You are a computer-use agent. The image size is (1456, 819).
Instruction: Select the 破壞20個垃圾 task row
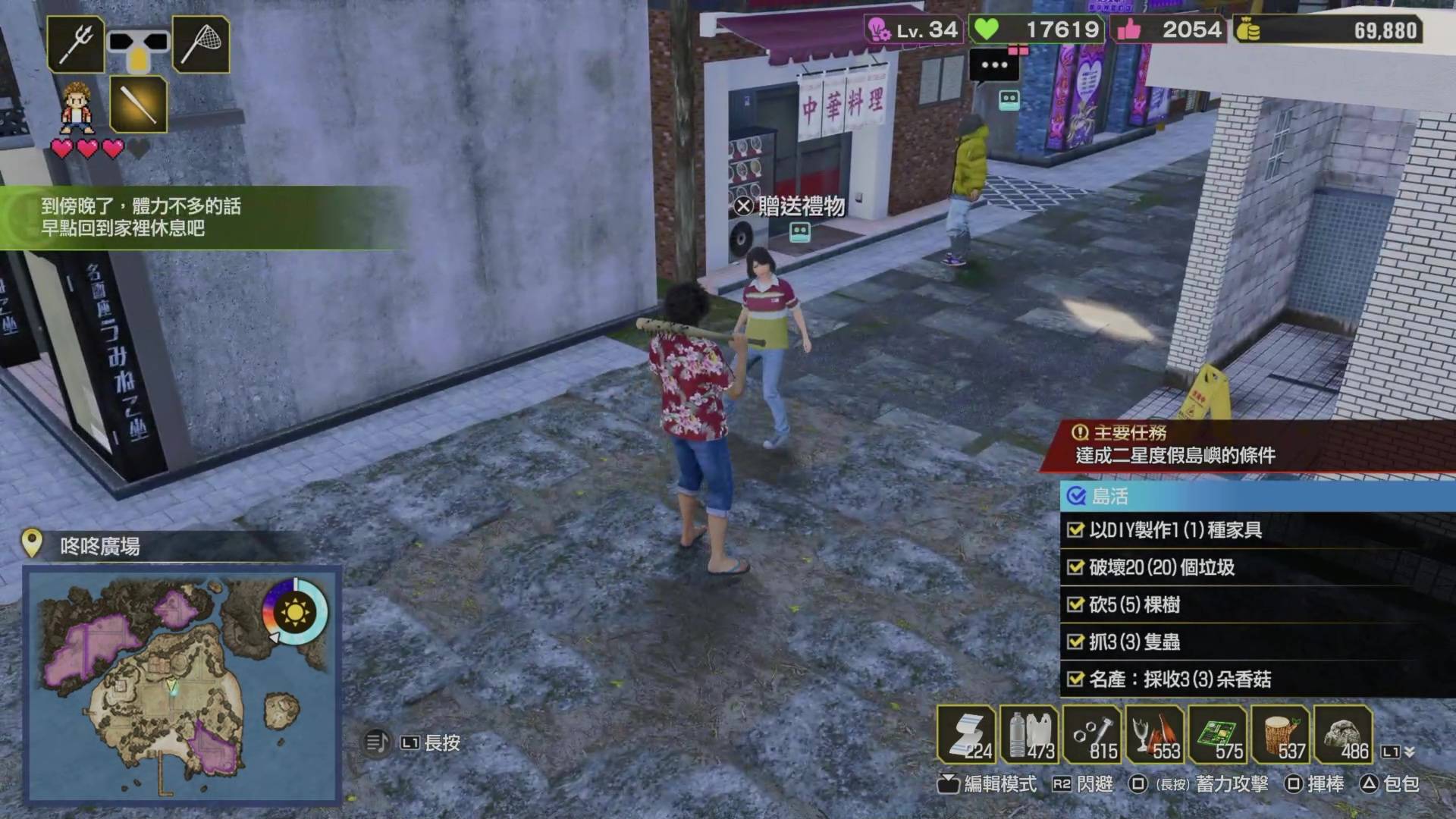[1255, 567]
